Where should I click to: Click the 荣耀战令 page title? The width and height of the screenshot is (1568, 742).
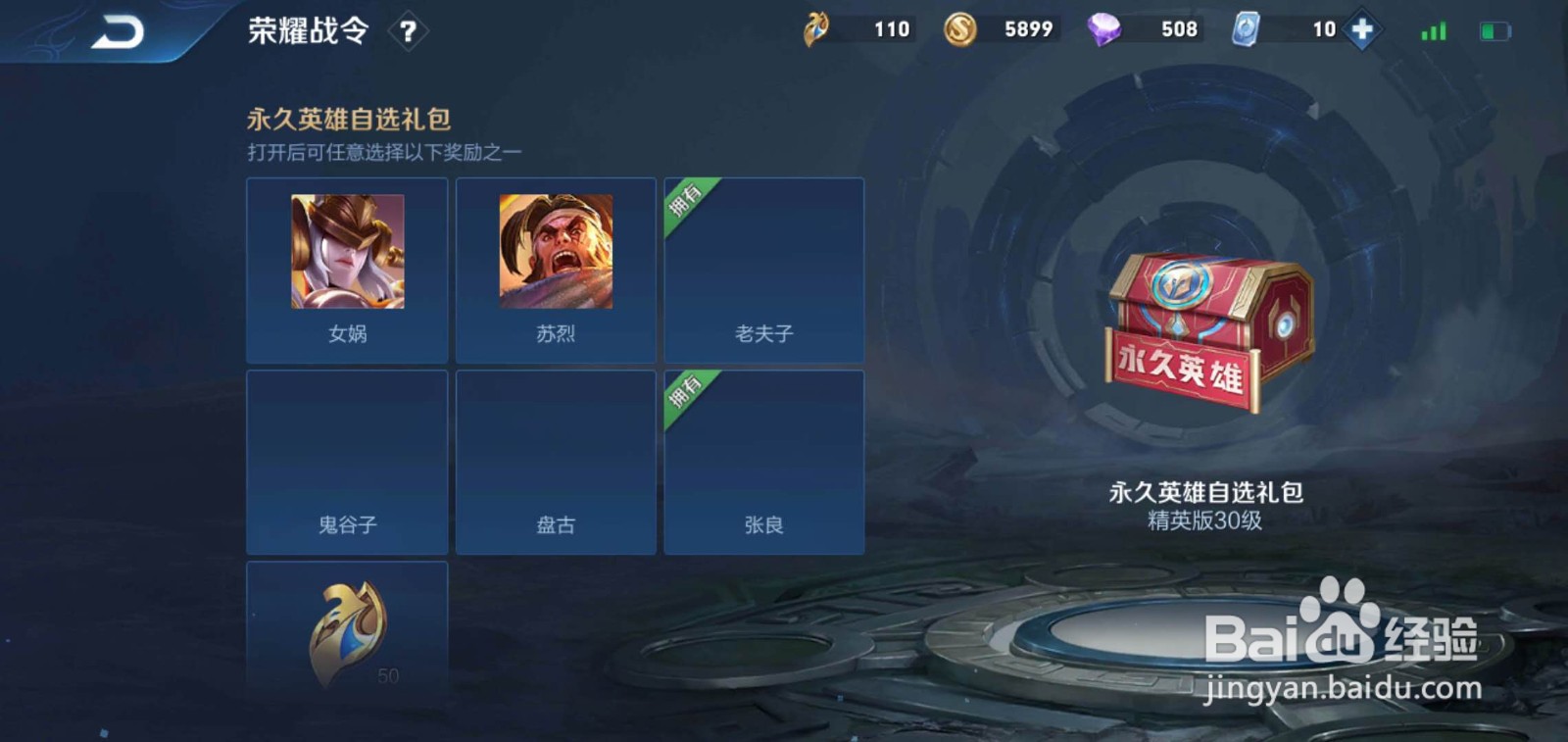307,30
